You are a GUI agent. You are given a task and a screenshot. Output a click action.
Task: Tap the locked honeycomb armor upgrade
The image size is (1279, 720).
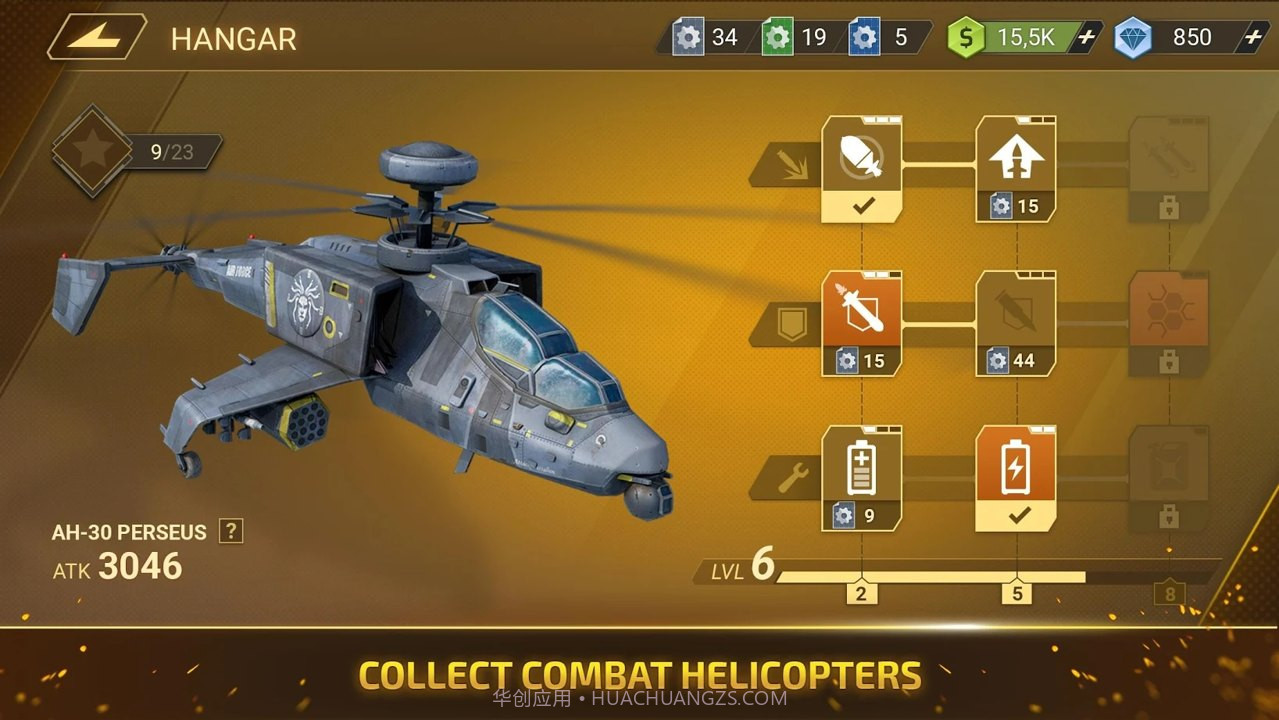tap(1169, 323)
